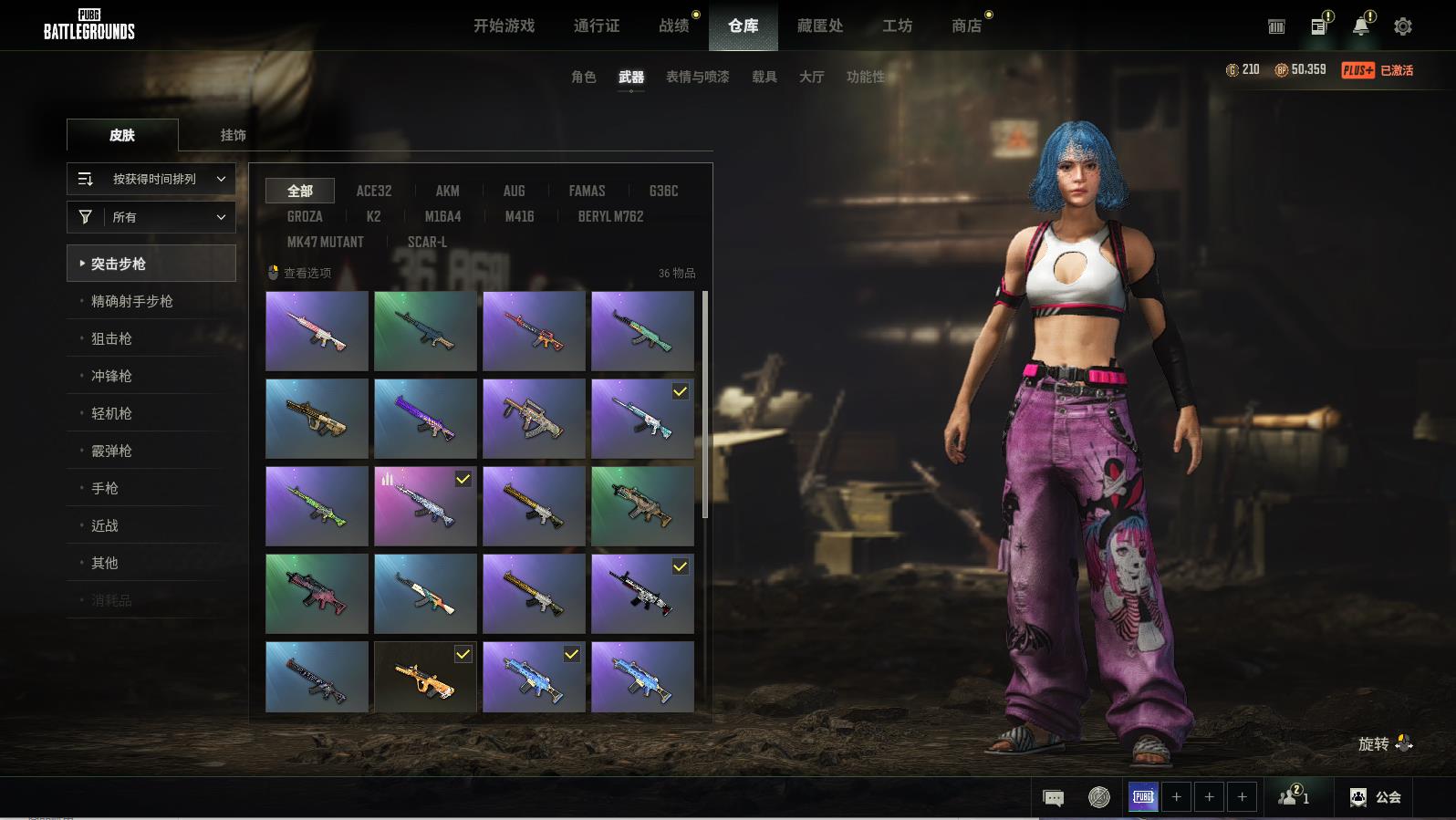The image size is (1456, 820).
Task: Open the chat speech-bubble icon
Action: coord(1053,798)
